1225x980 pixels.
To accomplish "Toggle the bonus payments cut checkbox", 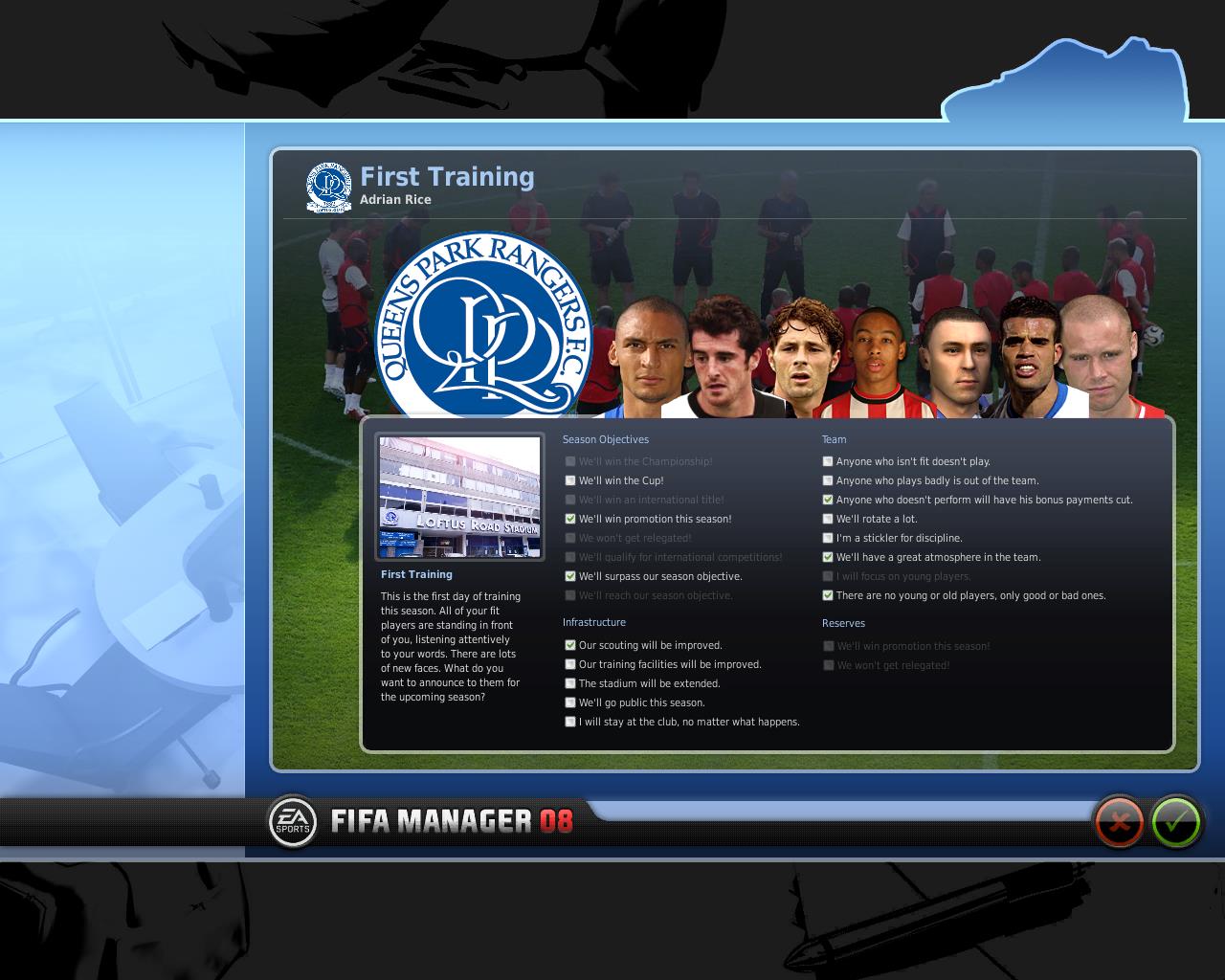I will coord(828,500).
